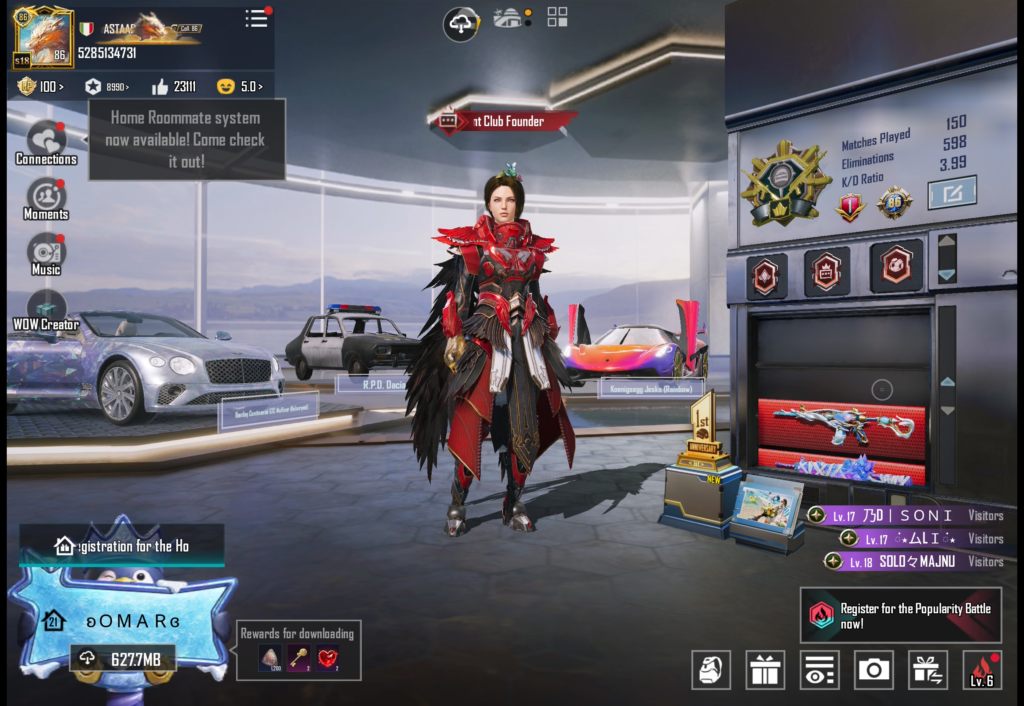View the popularity thumbs-up count
The width and height of the screenshot is (1024, 706).
pos(172,87)
